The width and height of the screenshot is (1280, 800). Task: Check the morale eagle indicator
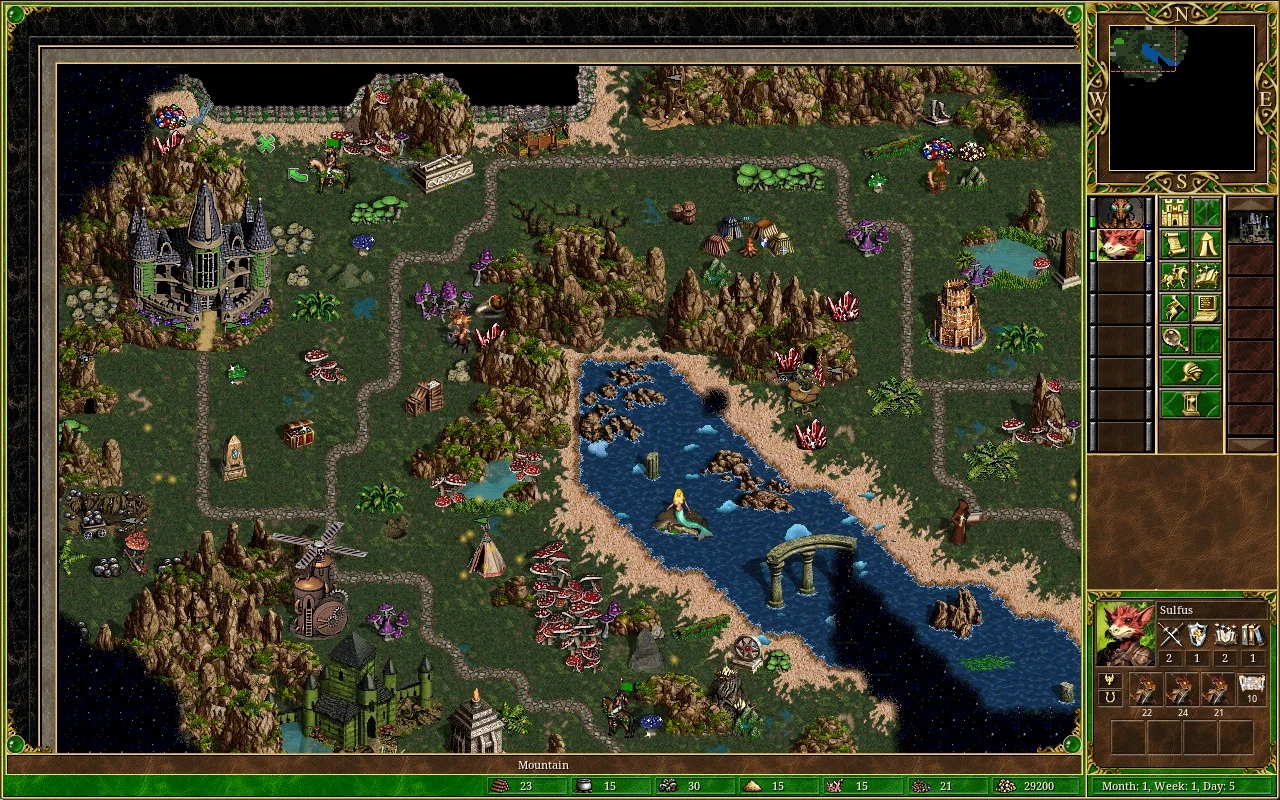pyautogui.click(x=1111, y=681)
